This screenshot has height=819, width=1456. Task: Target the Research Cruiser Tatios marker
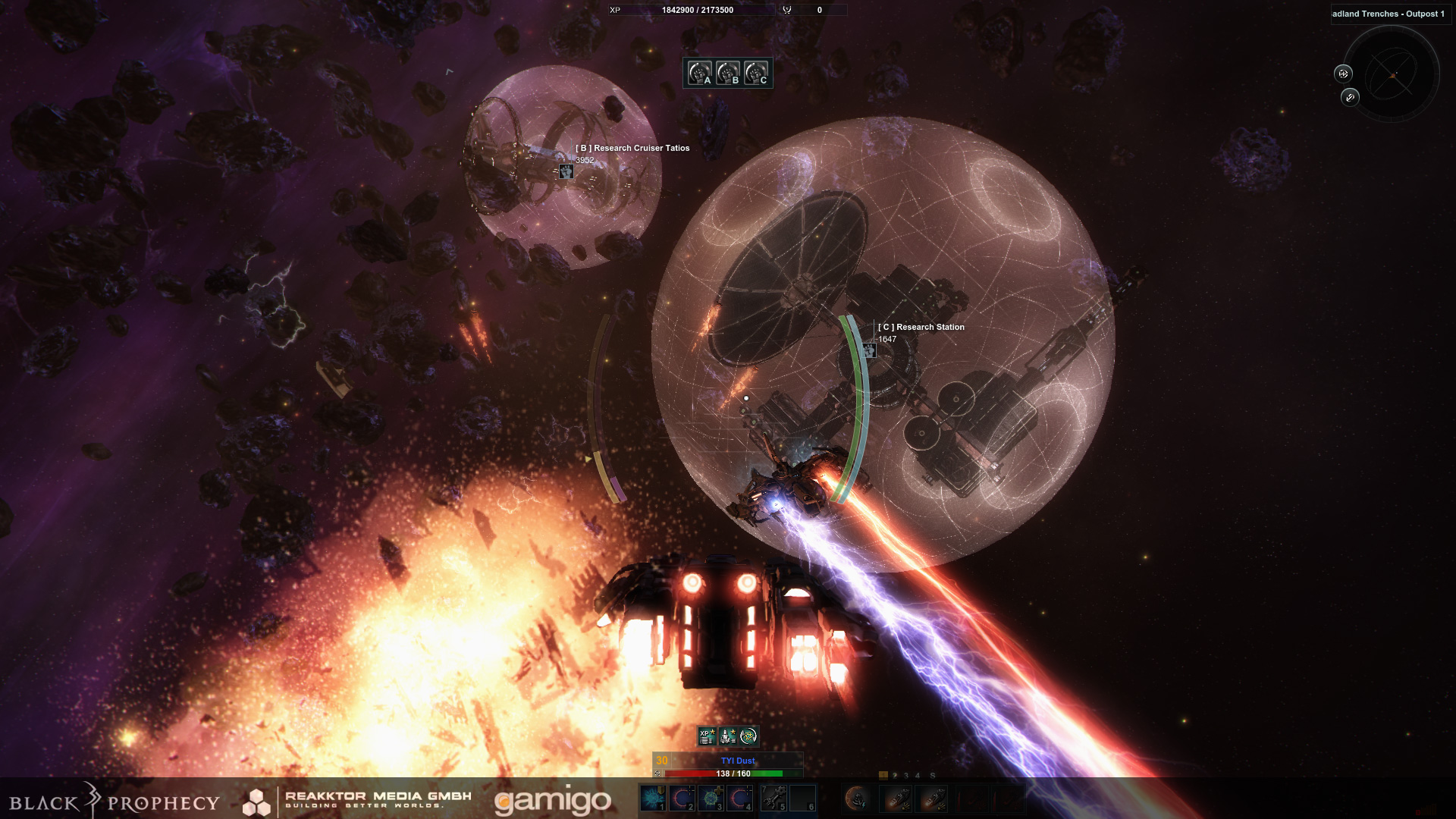pyautogui.click(x=566, y=171)
